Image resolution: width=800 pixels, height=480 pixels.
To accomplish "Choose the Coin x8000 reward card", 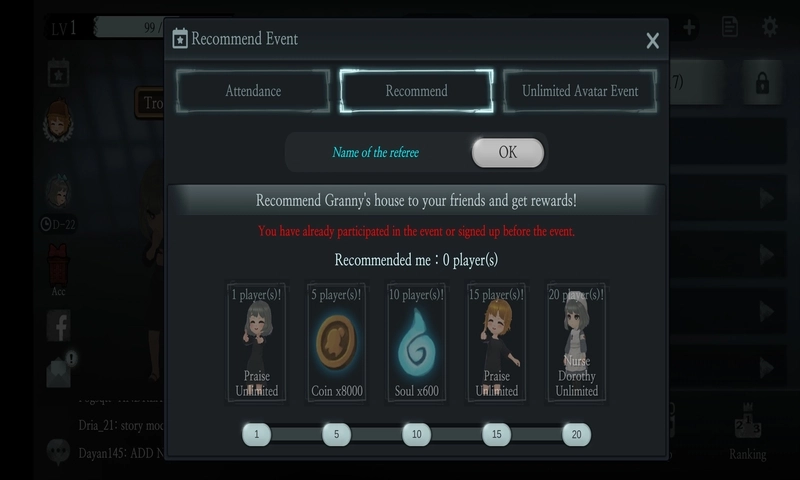I will 336,342.
